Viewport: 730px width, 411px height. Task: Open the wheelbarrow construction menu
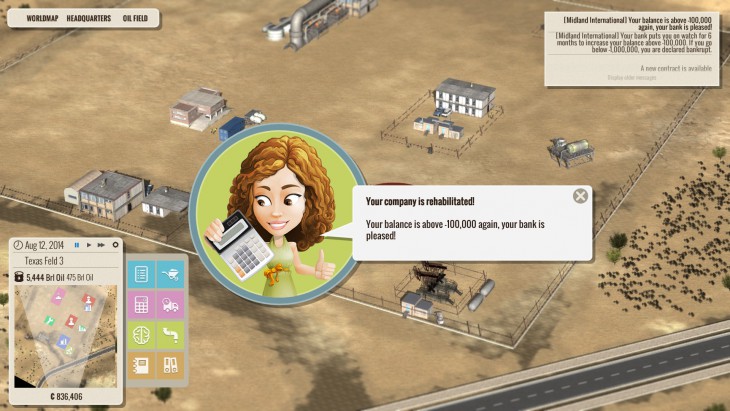tap(171, 275)
